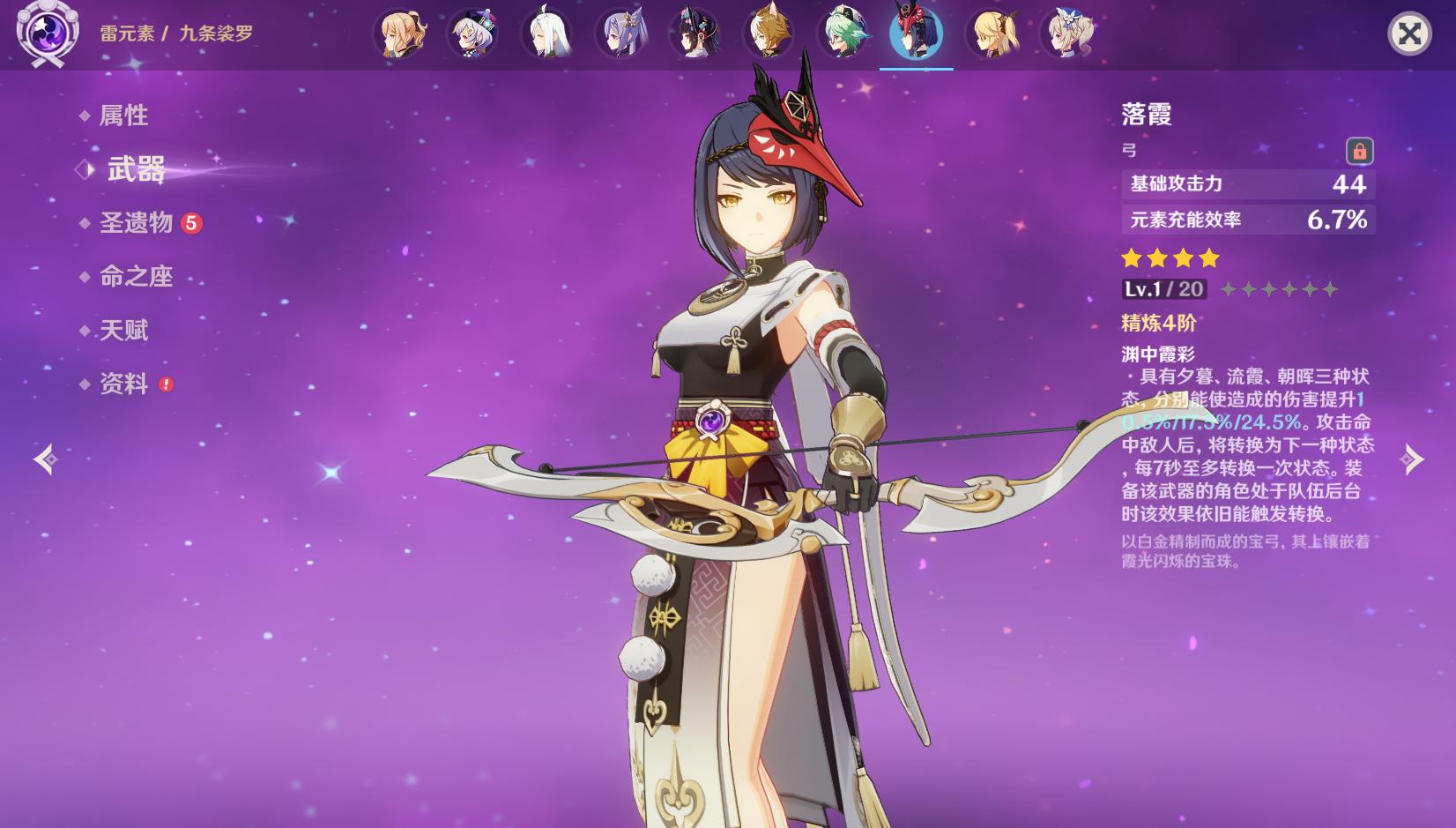
Task: Choose Shenhe's white-haired portrait
Action: pyautogui.click(x=546, y=34)
